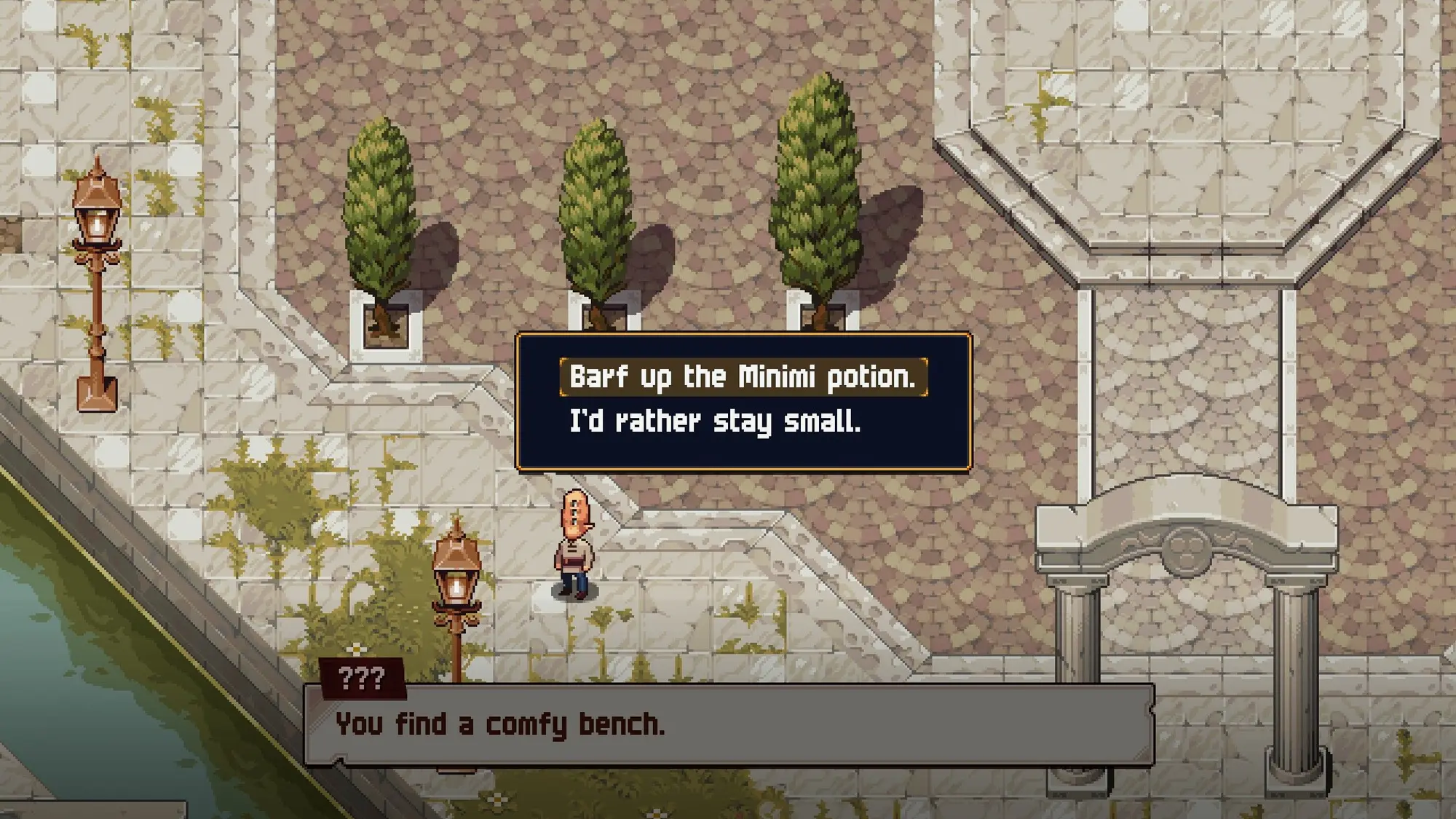Select "I'd rather stay small." reply
This screenshot has width=1456, height=819.
pyautogui.click(x=714, y=422)
